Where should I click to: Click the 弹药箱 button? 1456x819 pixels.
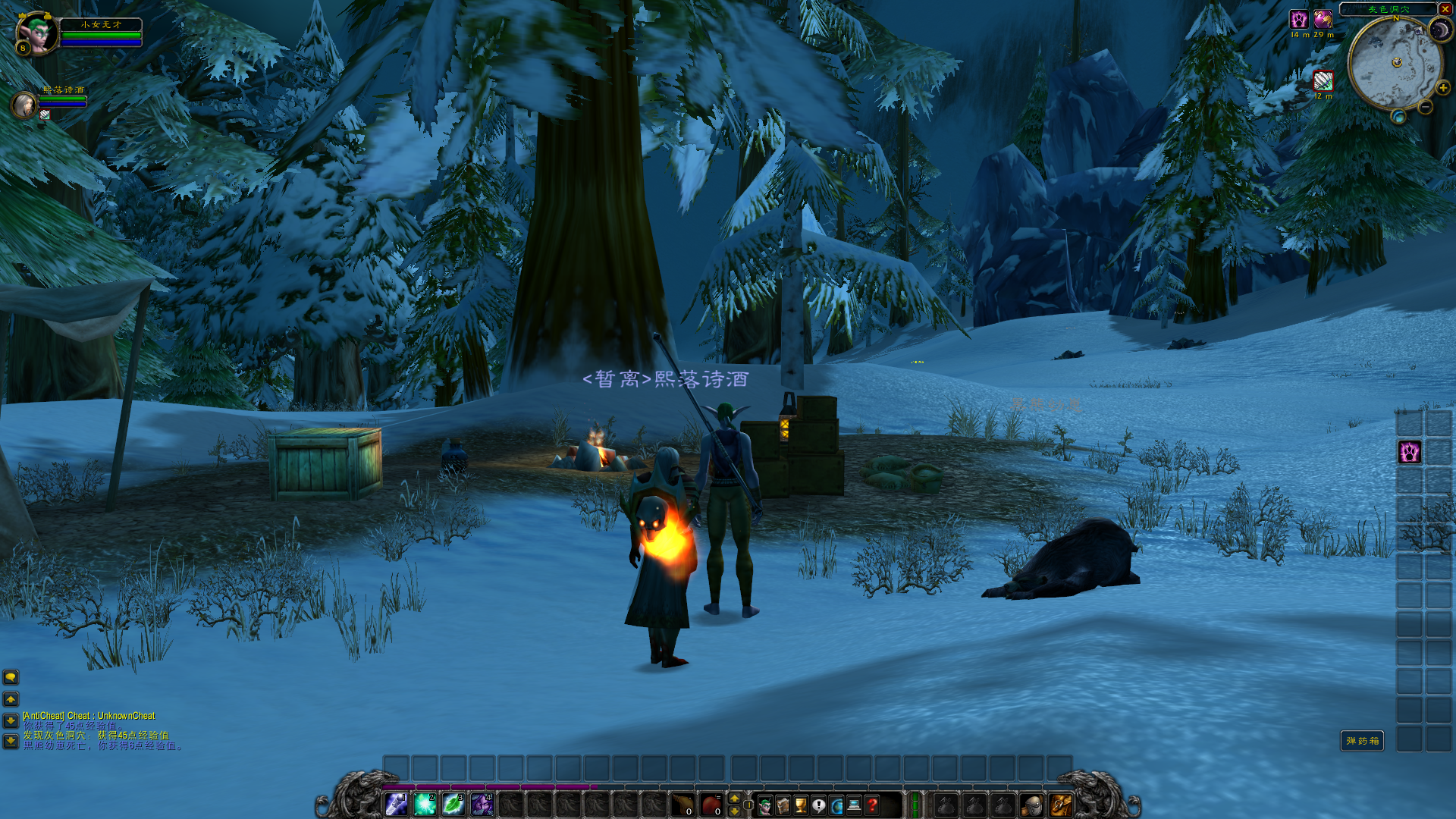[1362, 741]
